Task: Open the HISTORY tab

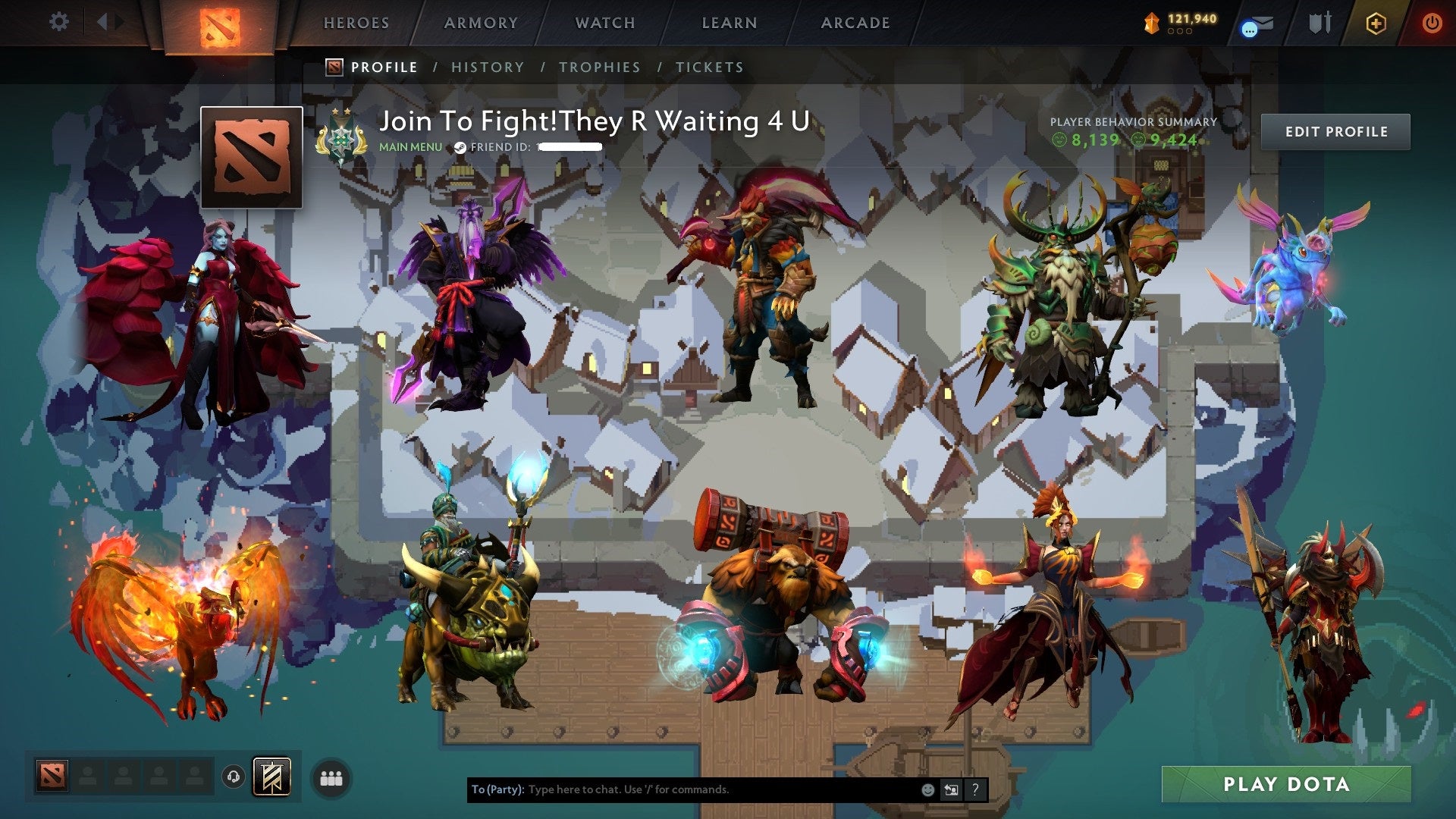Action: coord(487,67)
